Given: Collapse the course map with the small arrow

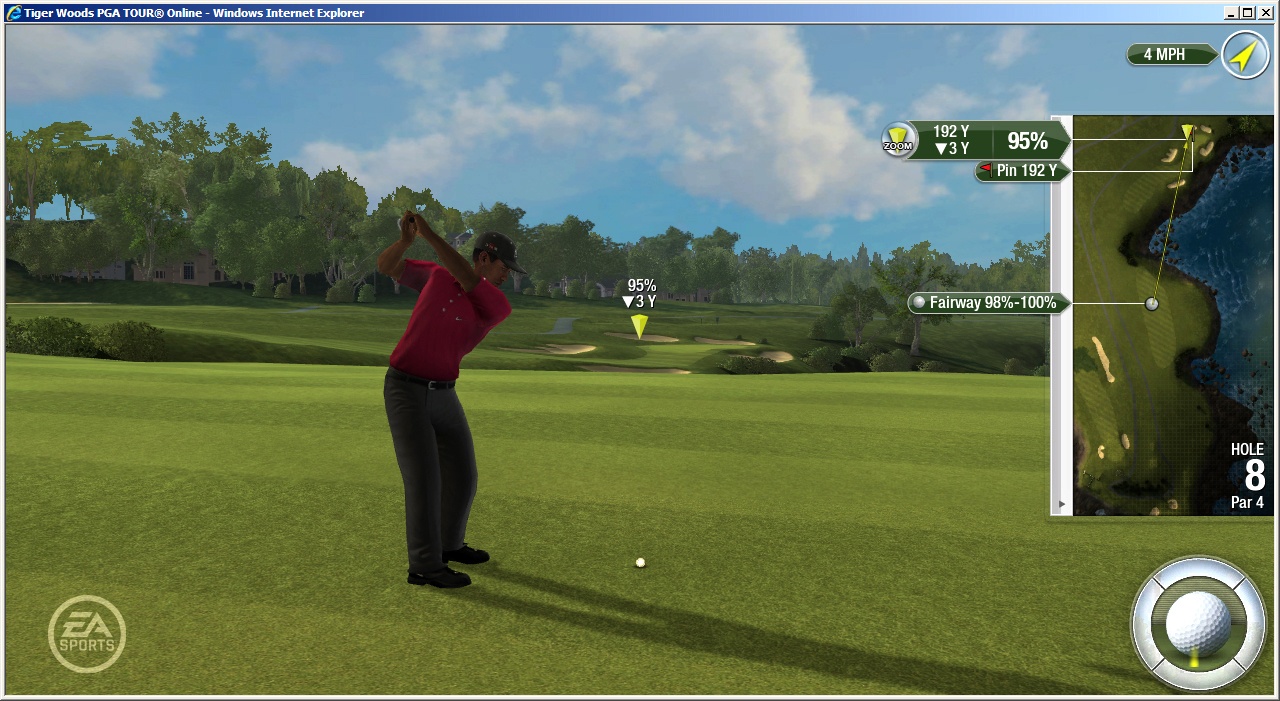Looking at the screenshot, I should (x=1061, y=504).
